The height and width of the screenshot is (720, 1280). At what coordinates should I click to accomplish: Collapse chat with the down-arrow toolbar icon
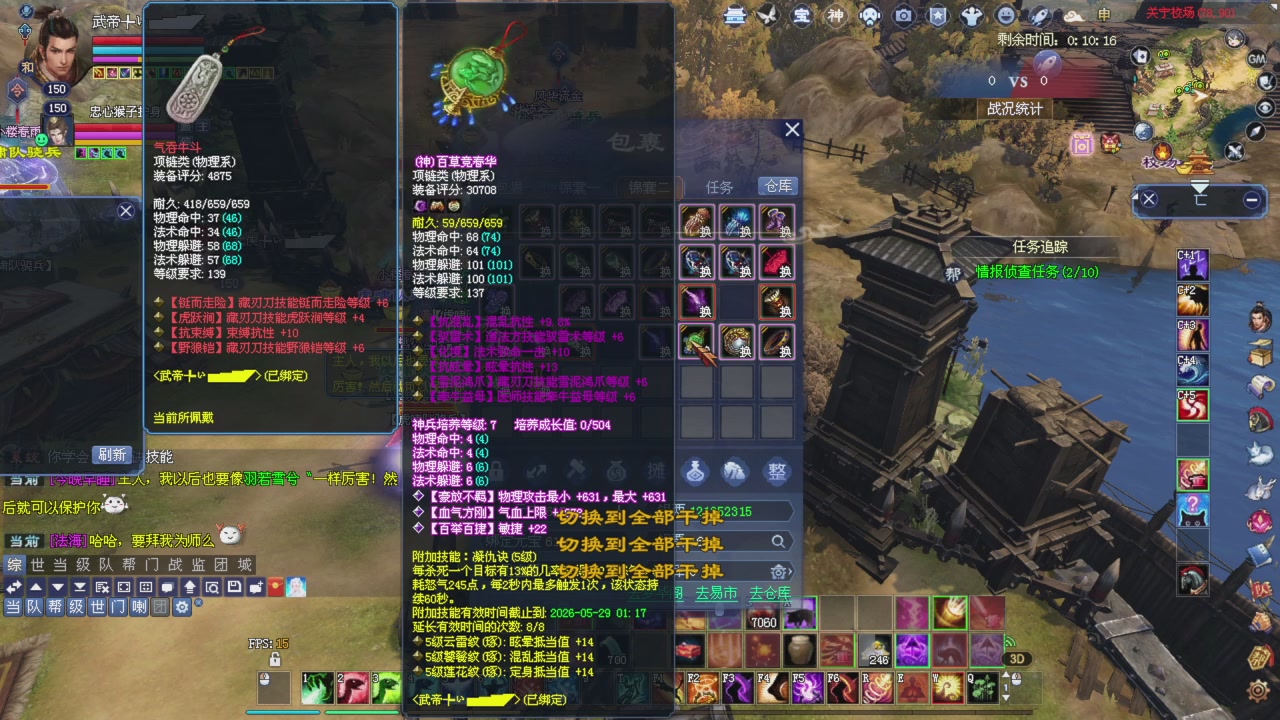pos(58,586)
